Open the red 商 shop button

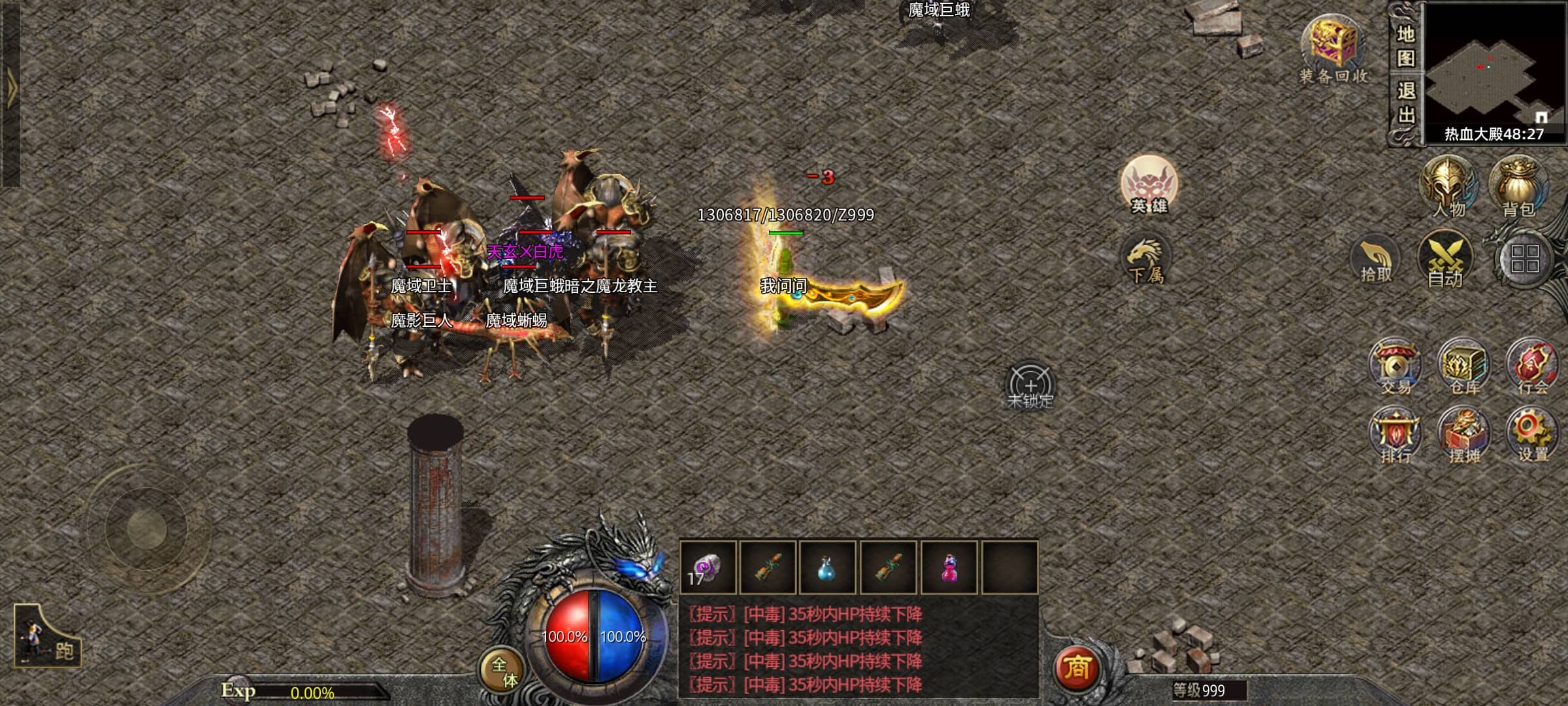(1076, 667)
